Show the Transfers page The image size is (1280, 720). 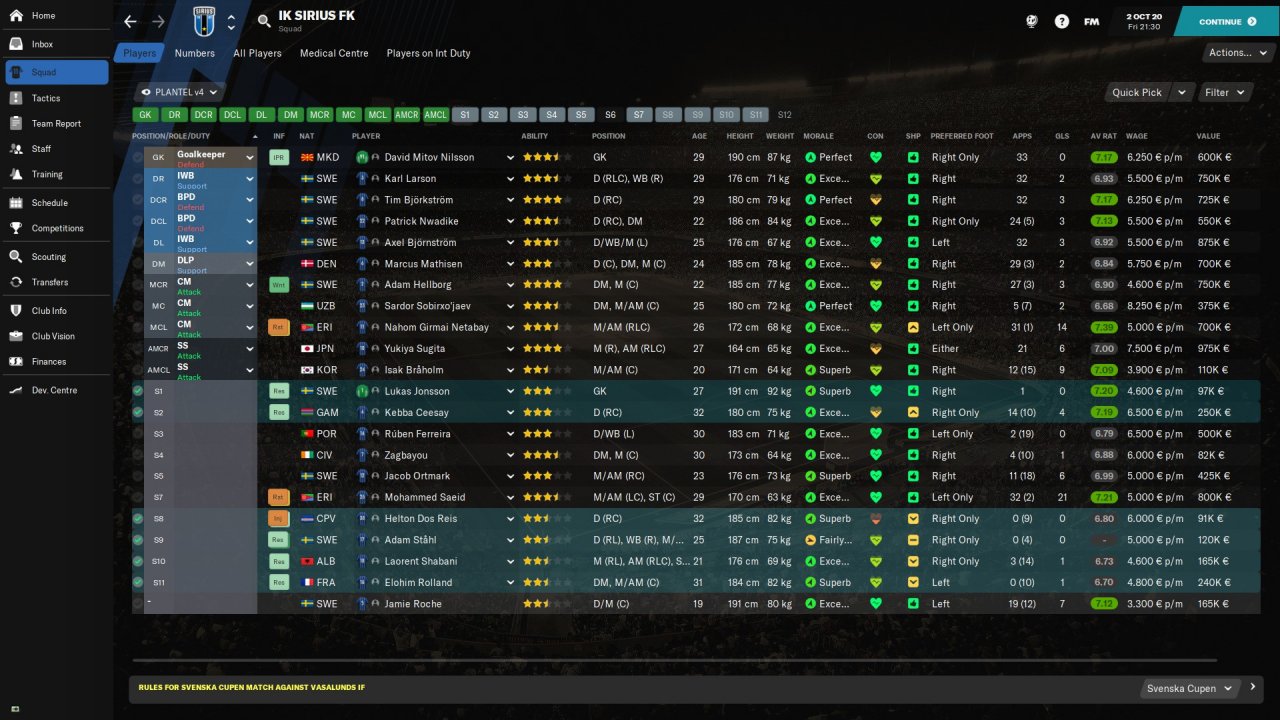coord(50,282)
